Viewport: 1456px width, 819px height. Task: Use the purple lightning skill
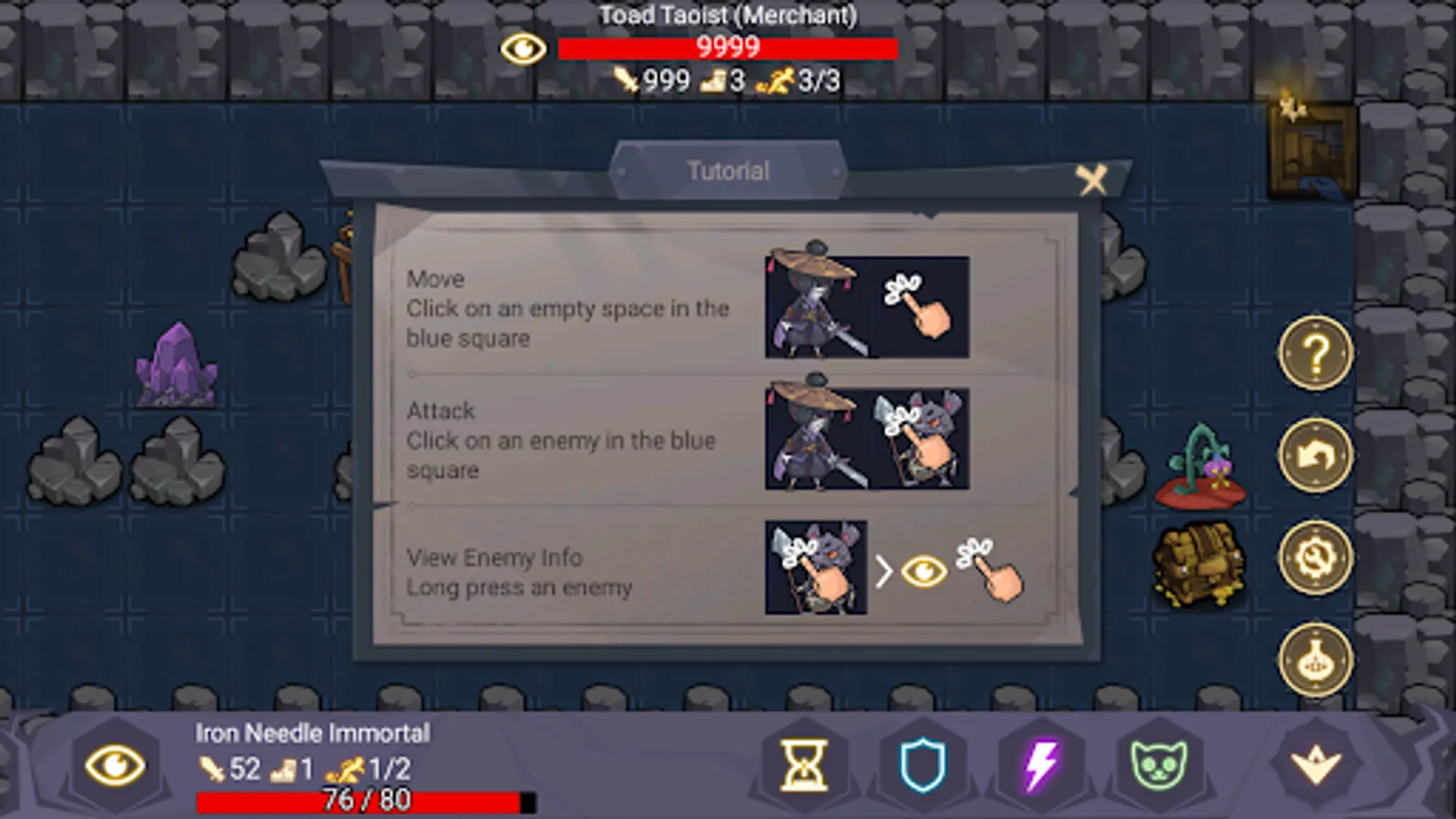pos(1039,765)
